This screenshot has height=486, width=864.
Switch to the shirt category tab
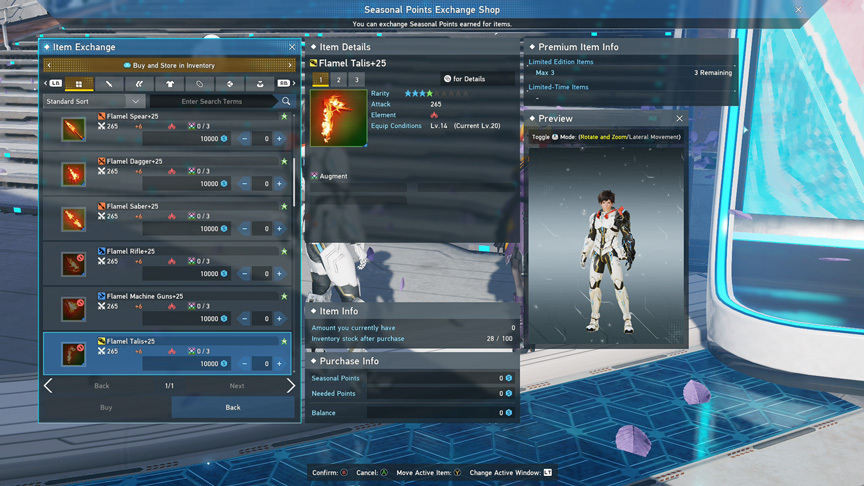[169, 84]
